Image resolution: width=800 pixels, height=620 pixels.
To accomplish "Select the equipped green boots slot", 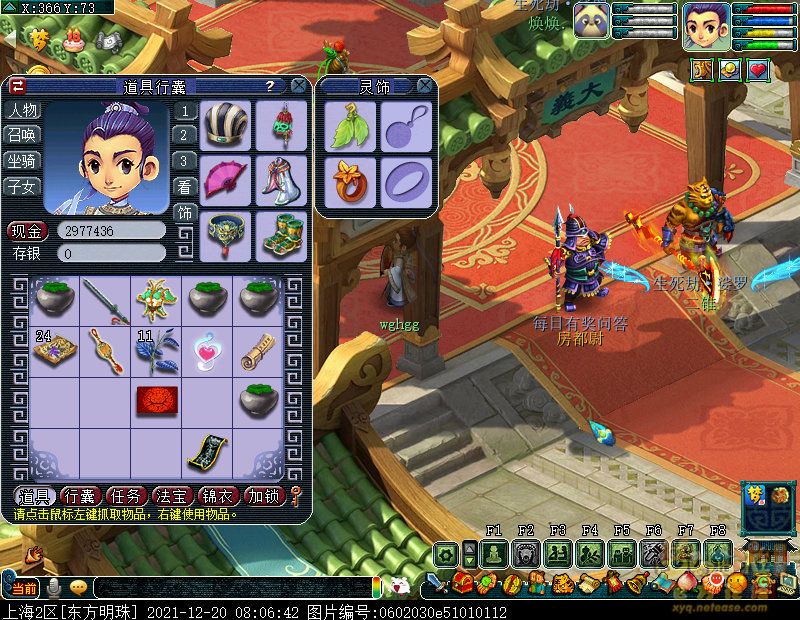I will [x=281, y=234].
